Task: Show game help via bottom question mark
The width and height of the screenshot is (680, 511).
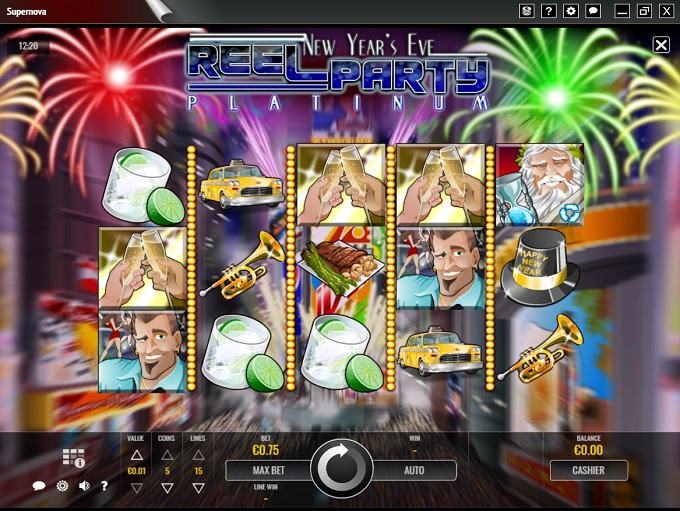Action: pos(104,486)
